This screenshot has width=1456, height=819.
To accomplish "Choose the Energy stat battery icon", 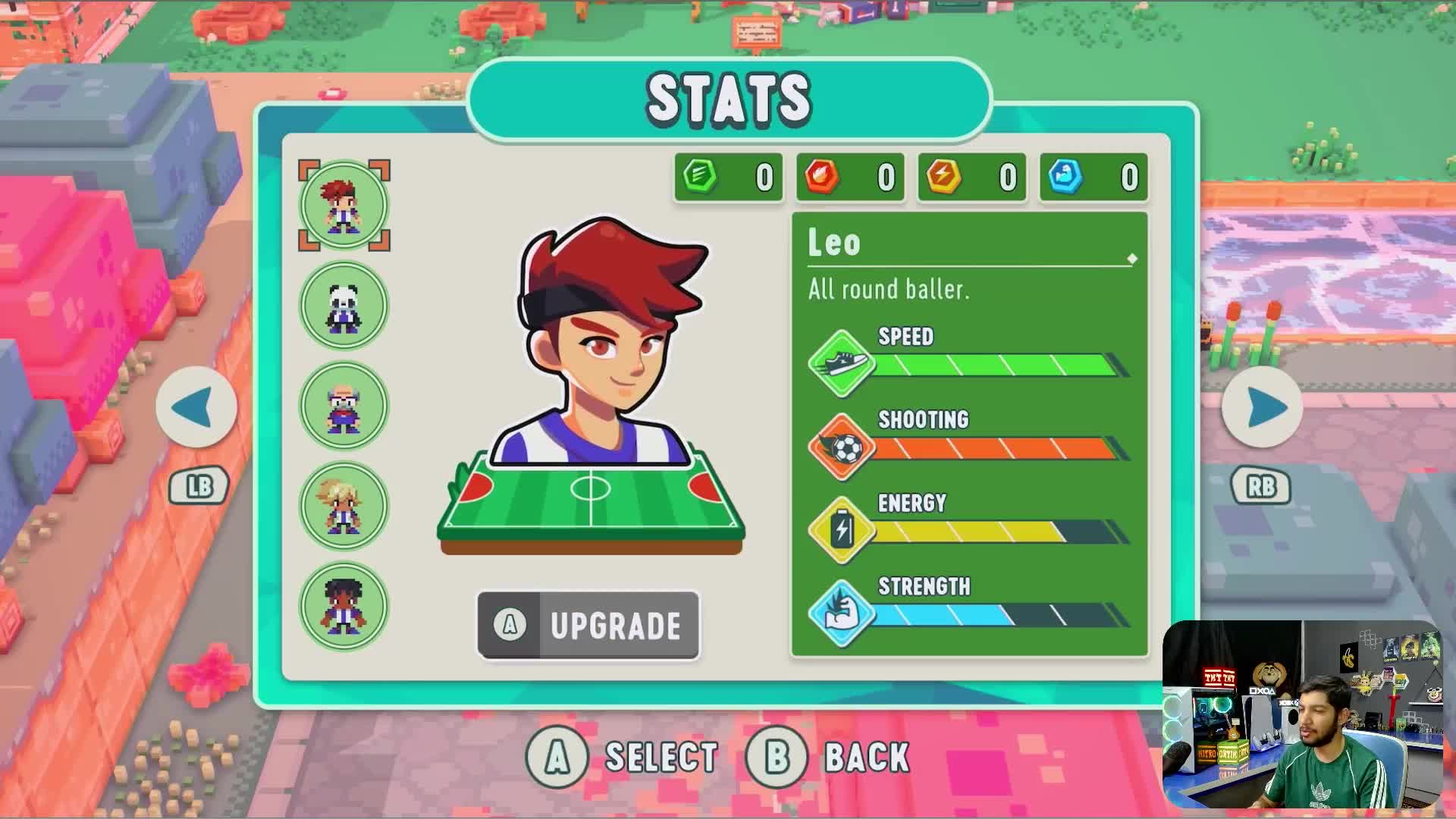I will pyautogui.click(x=840, y=530).
